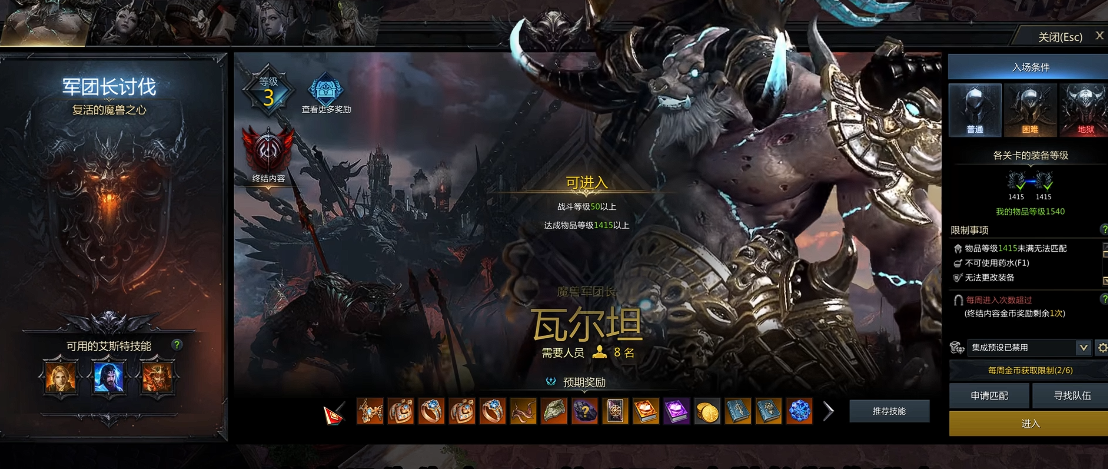The height and width of the screenshot is (469, 1108).
Task: Inspect the blue crystal reward icon
Action: coord(798,411)
